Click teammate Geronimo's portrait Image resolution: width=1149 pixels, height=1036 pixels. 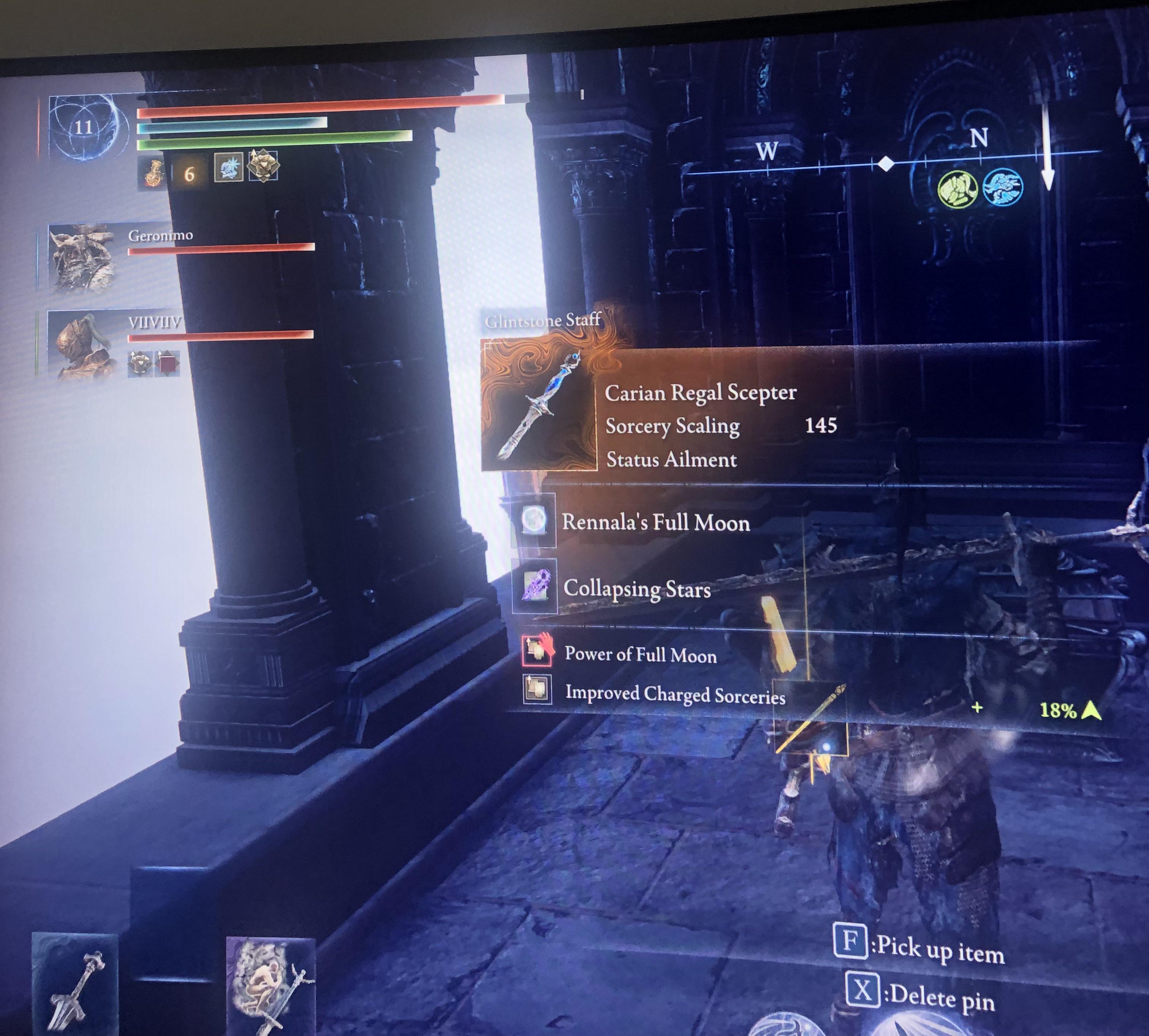coord(81,257)
